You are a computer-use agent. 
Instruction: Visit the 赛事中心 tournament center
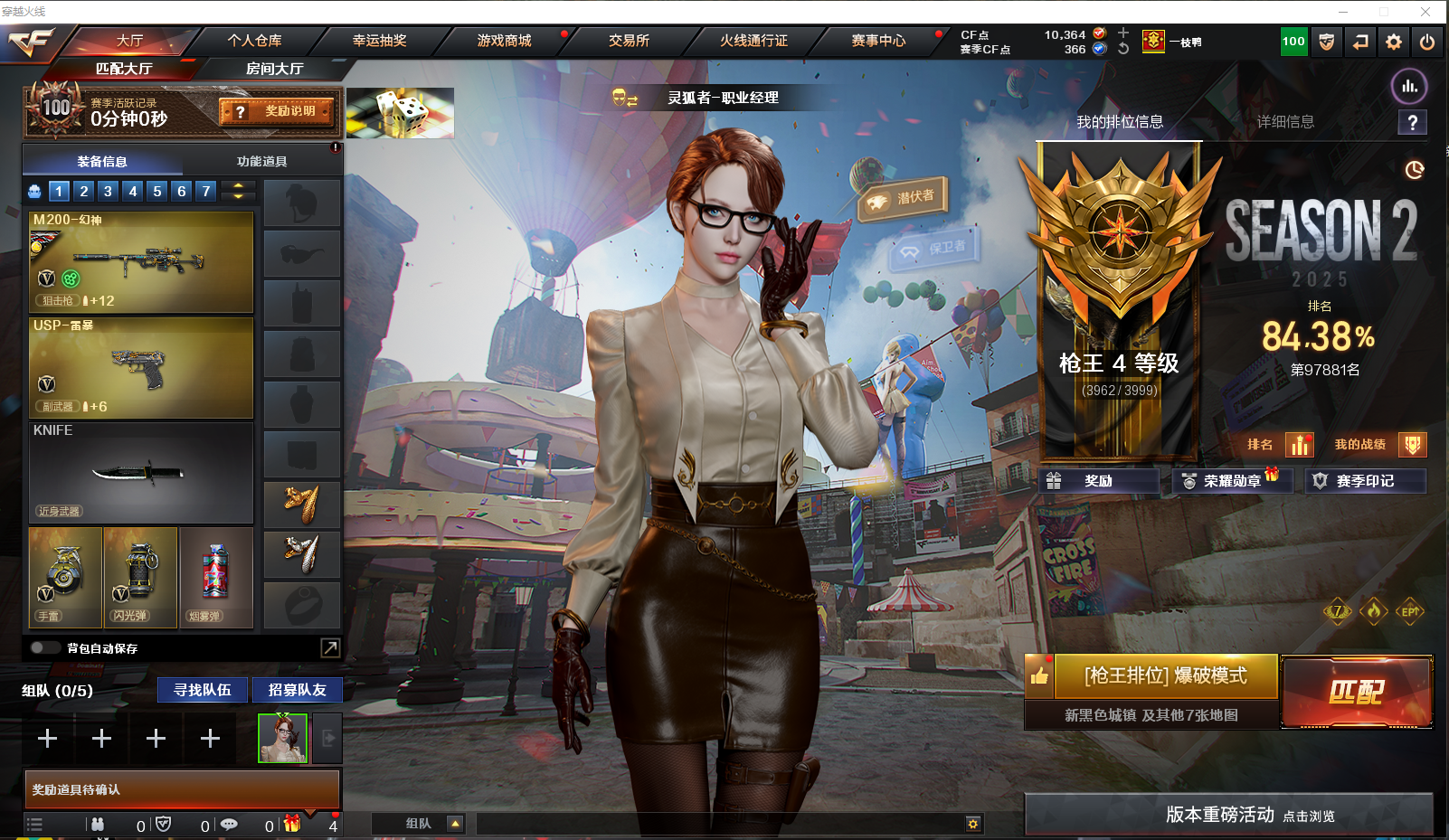pyautogui.click(x=877, y=41)
